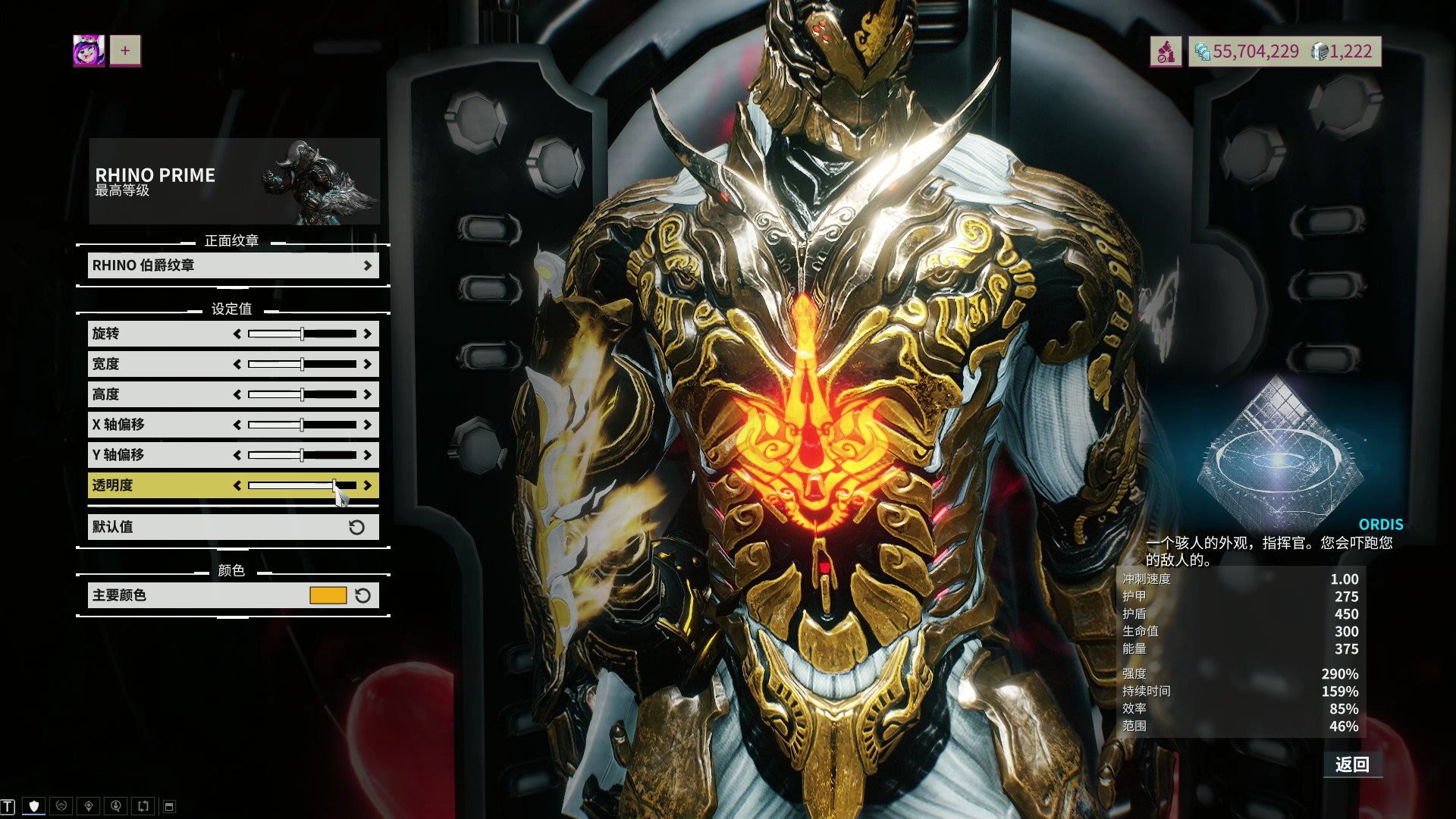The height and width of the screenshot is (819, 1456).
Task: Click the plus button beside the avatar
Action: tap(125, 51)
